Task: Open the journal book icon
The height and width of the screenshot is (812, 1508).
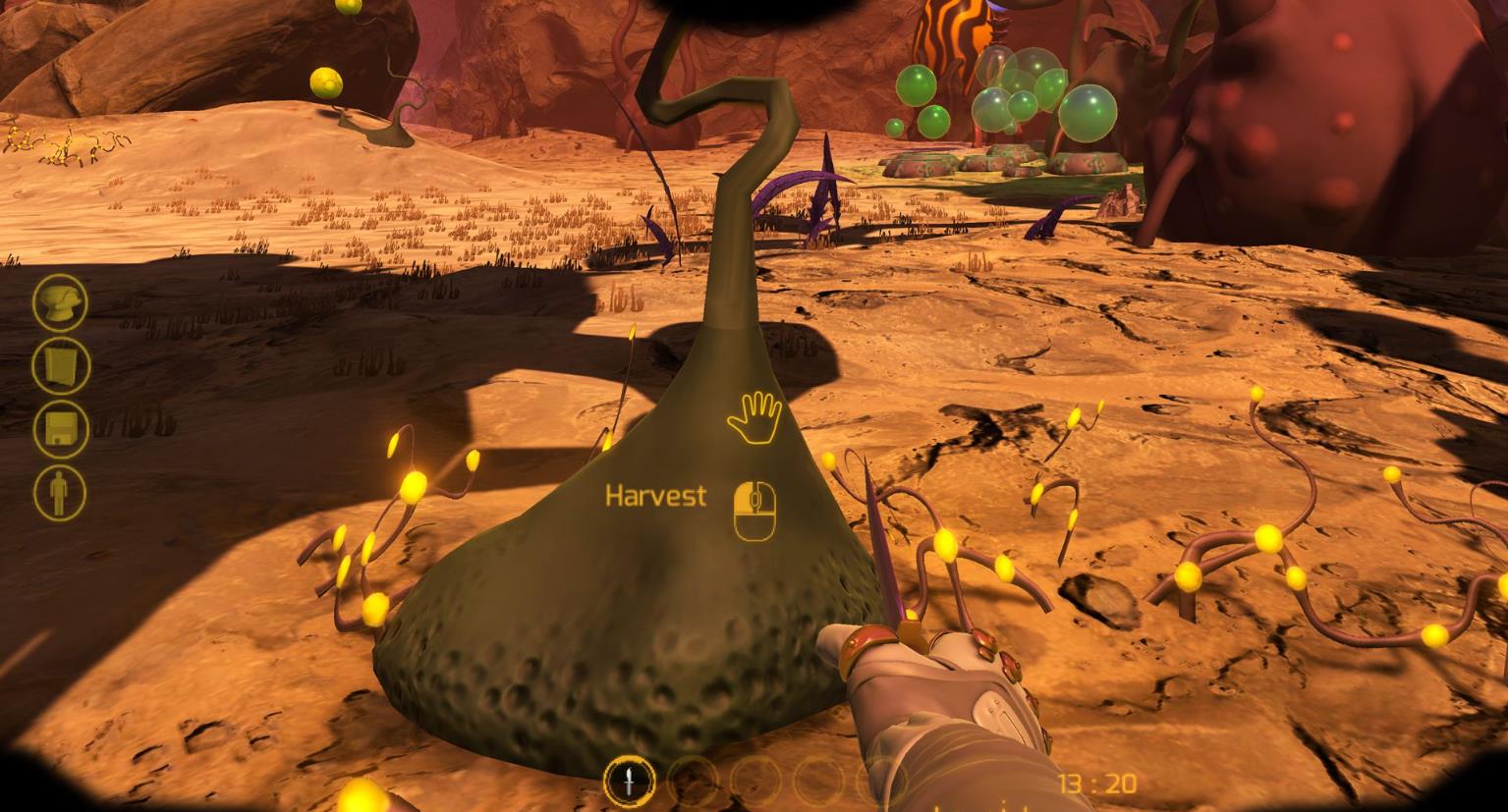Action: click(x=61, y=365)
